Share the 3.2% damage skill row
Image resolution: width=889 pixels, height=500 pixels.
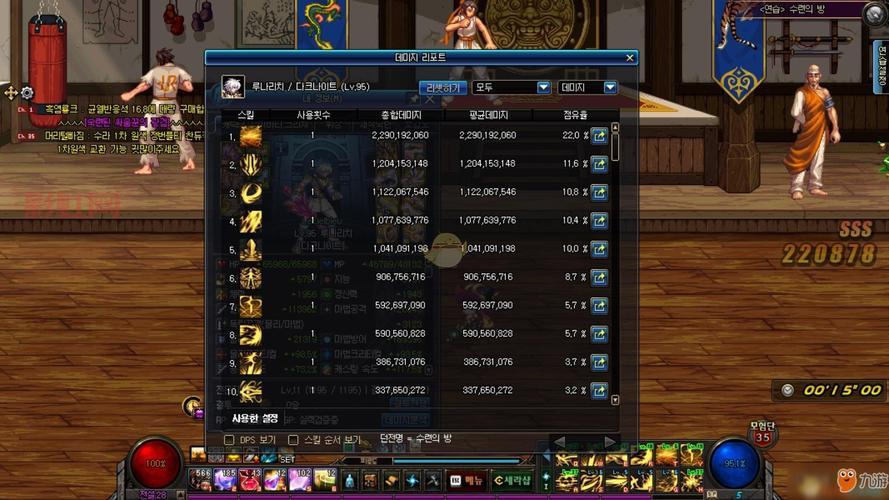[x=599, y=390]
